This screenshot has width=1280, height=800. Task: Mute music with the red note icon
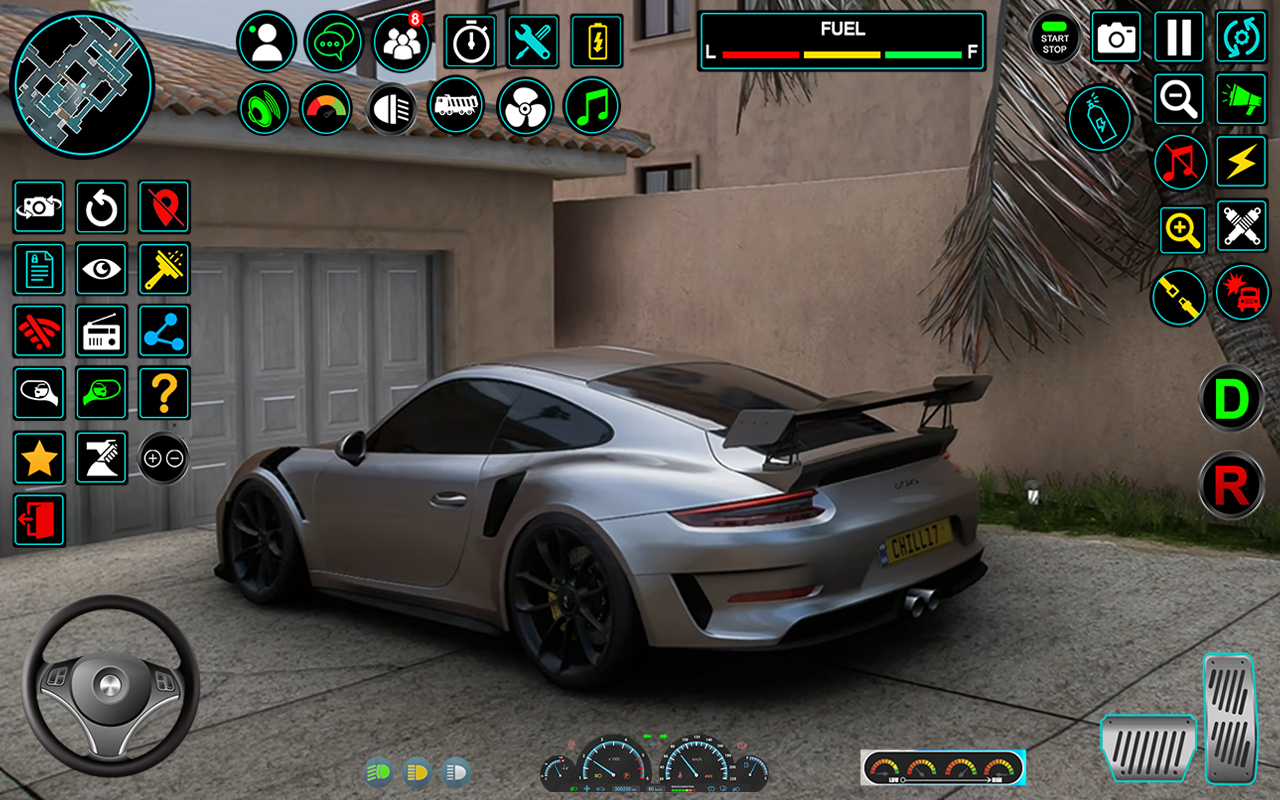coord(1180,162)
